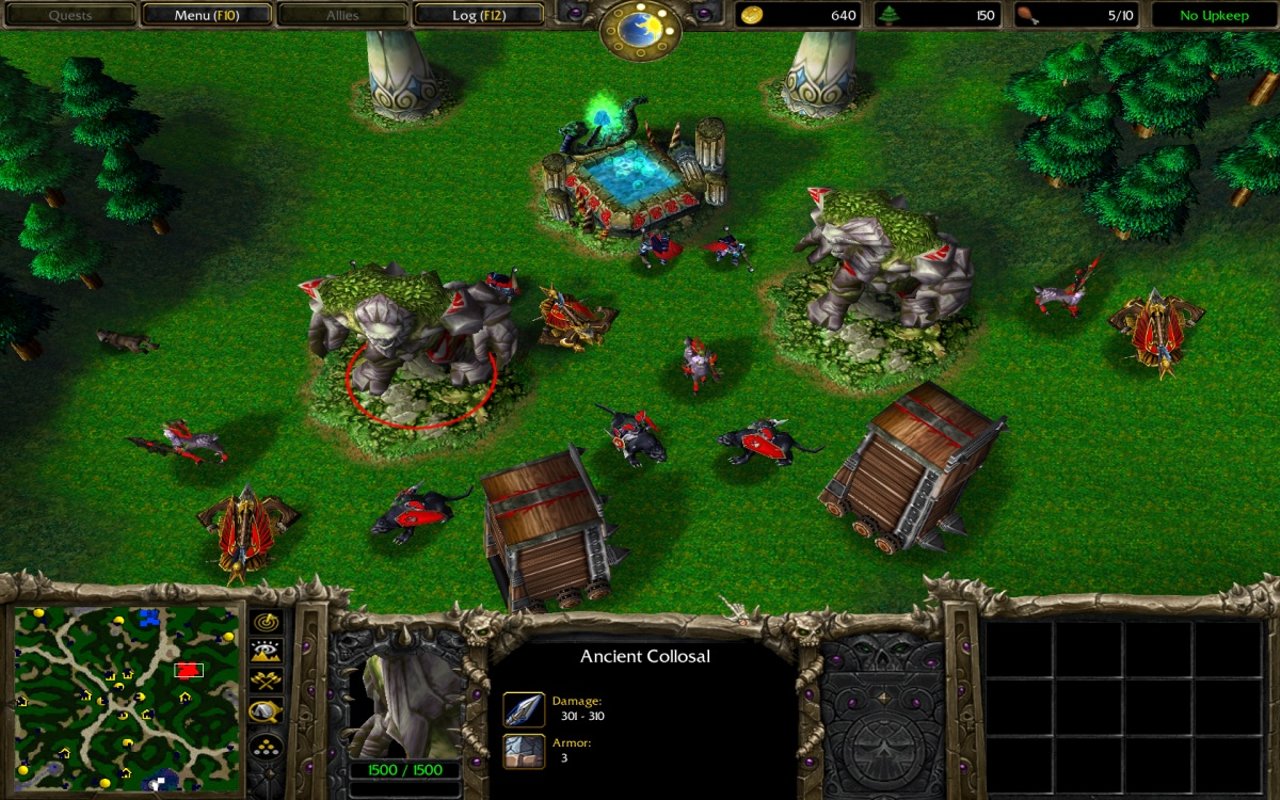
Task: Click the Ancient Collosal unit portrait
Action: (403, 702)
